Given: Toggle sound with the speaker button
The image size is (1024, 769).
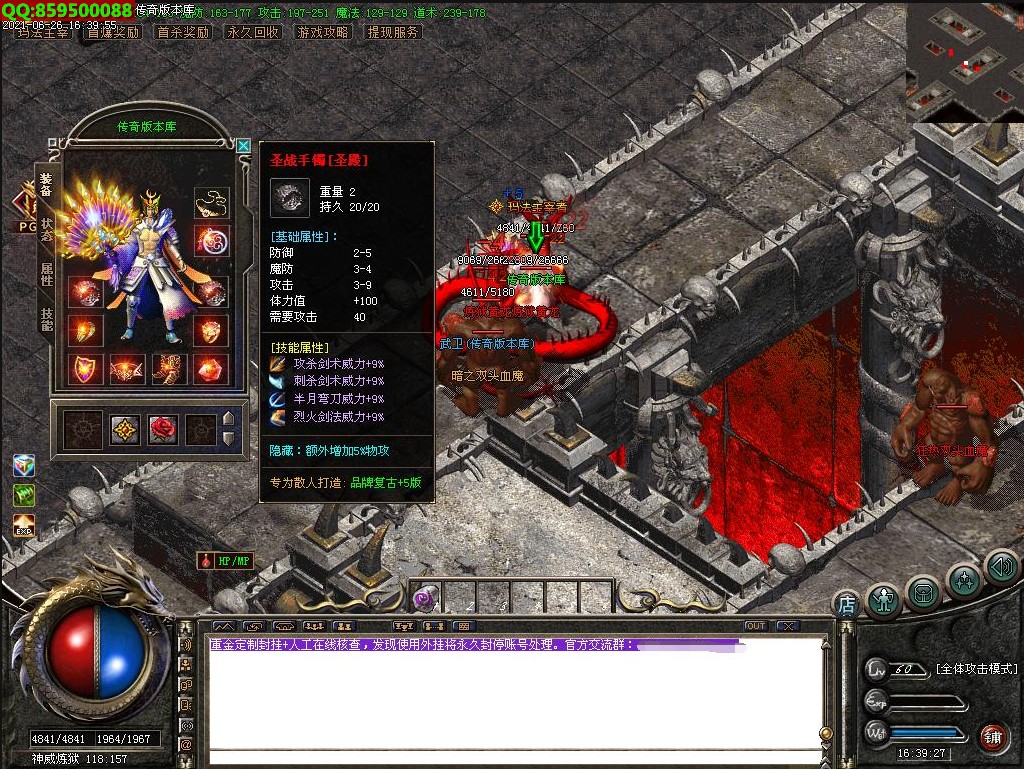Looking at the screenshot, I should pyautogui.click(x=1001, y=568).
